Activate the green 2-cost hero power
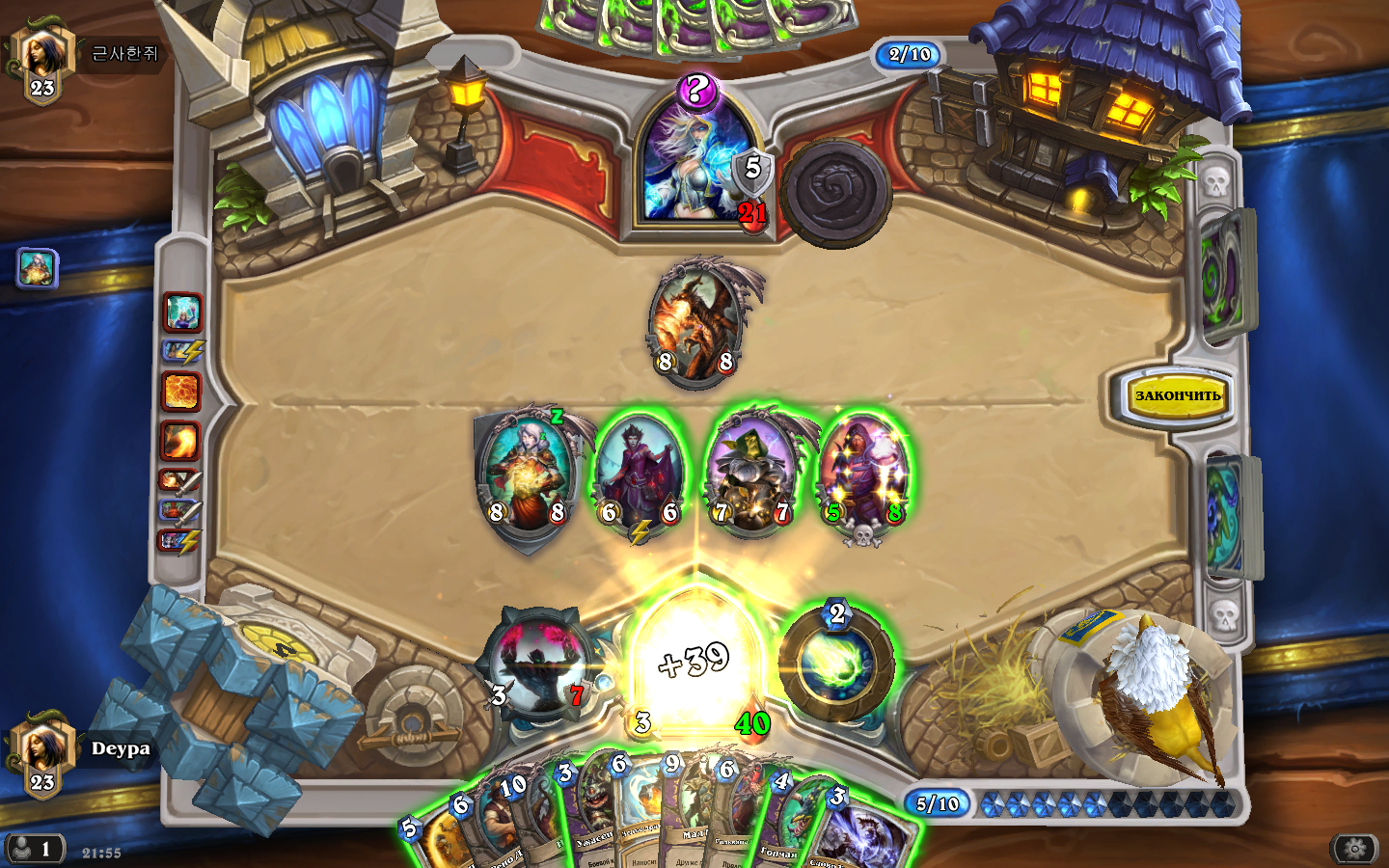 point(836,665)
